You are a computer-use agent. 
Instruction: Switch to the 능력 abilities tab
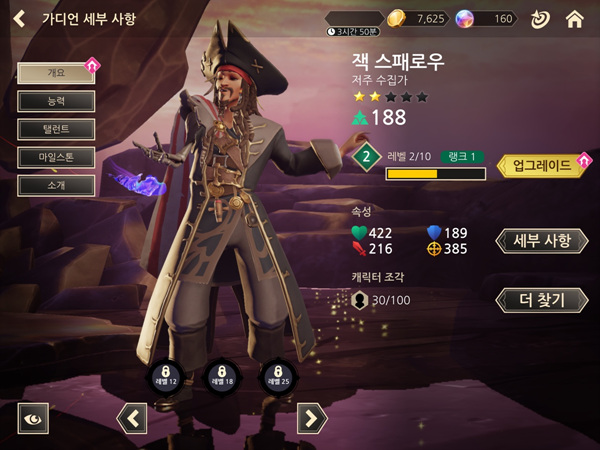pos(56,101)
